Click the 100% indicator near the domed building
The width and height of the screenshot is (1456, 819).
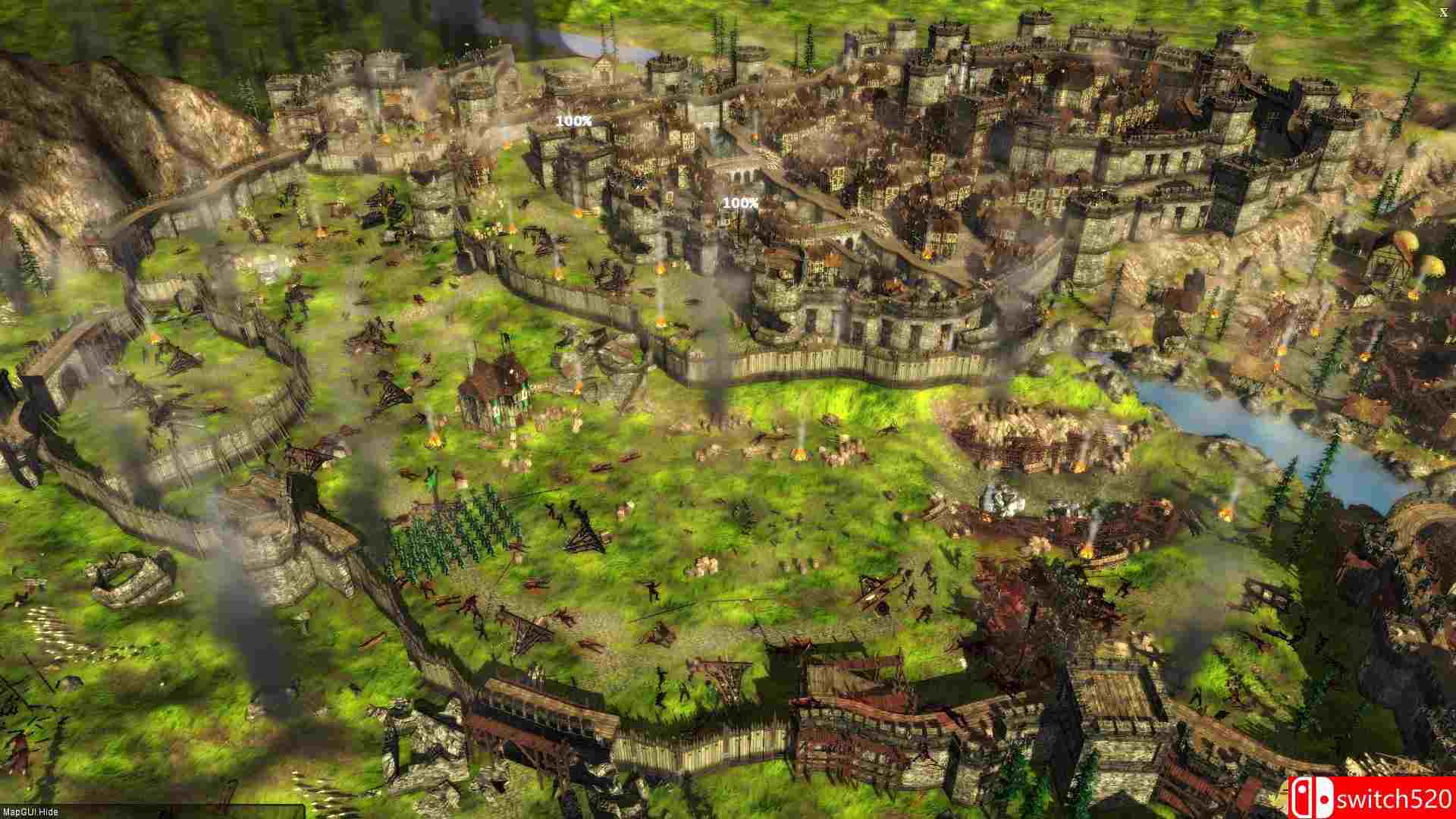[x=740, y=202]
